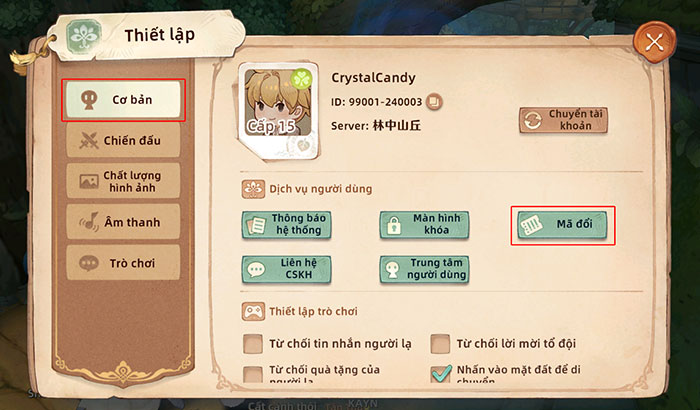
Task: Switch to the Chiến đấu tab
Action: coord(123,140)
